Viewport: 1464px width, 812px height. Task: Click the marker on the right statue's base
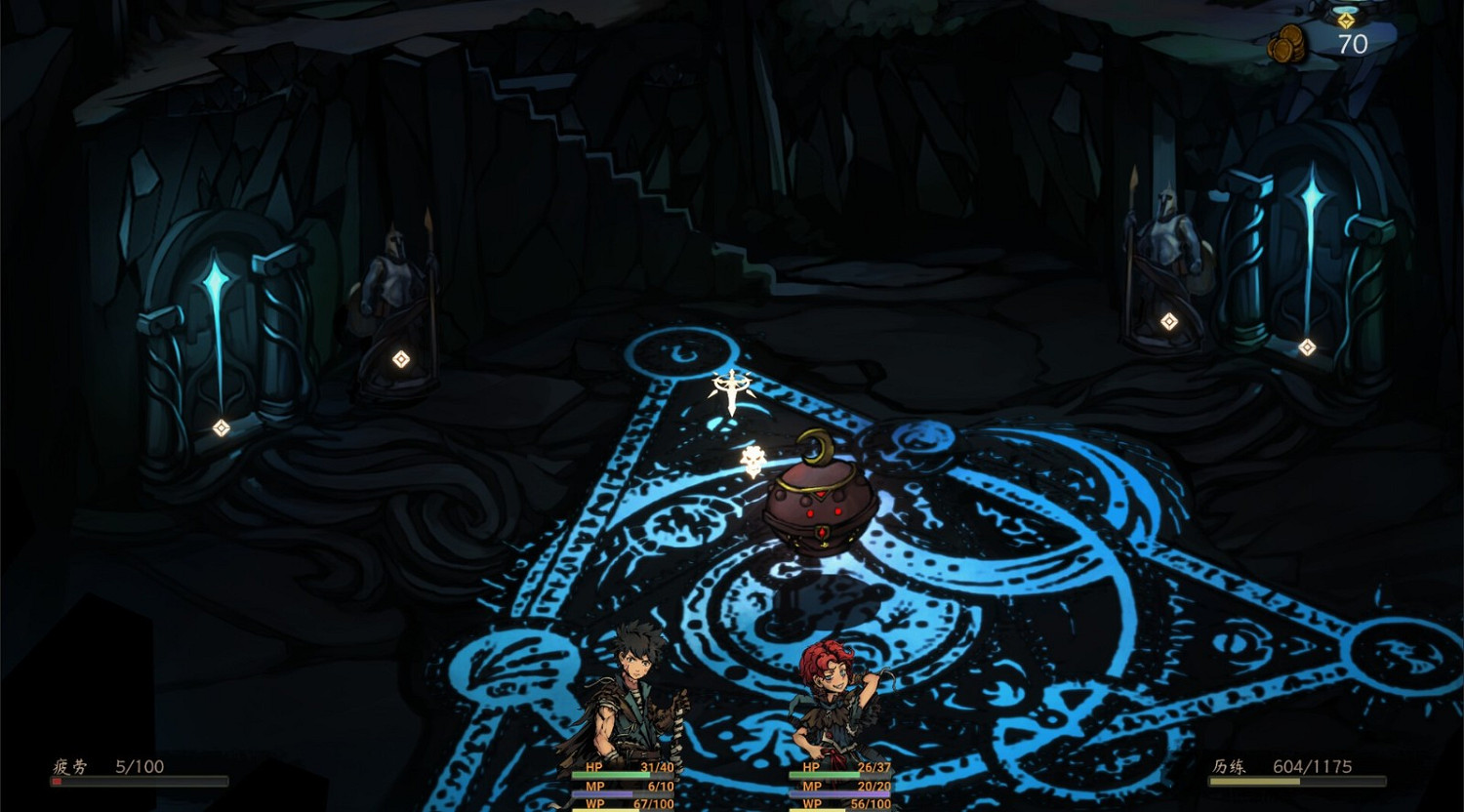(1167, 319)
